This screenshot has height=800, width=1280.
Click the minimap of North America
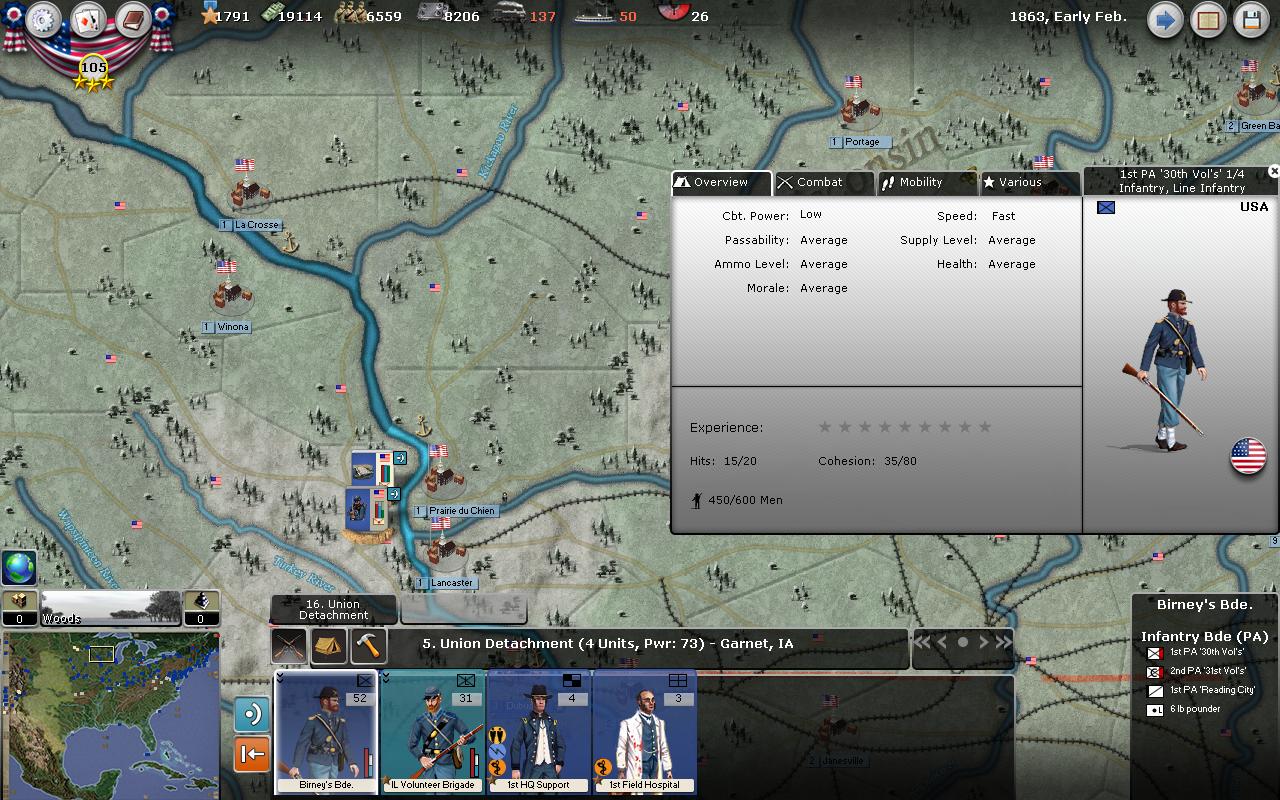109,714
